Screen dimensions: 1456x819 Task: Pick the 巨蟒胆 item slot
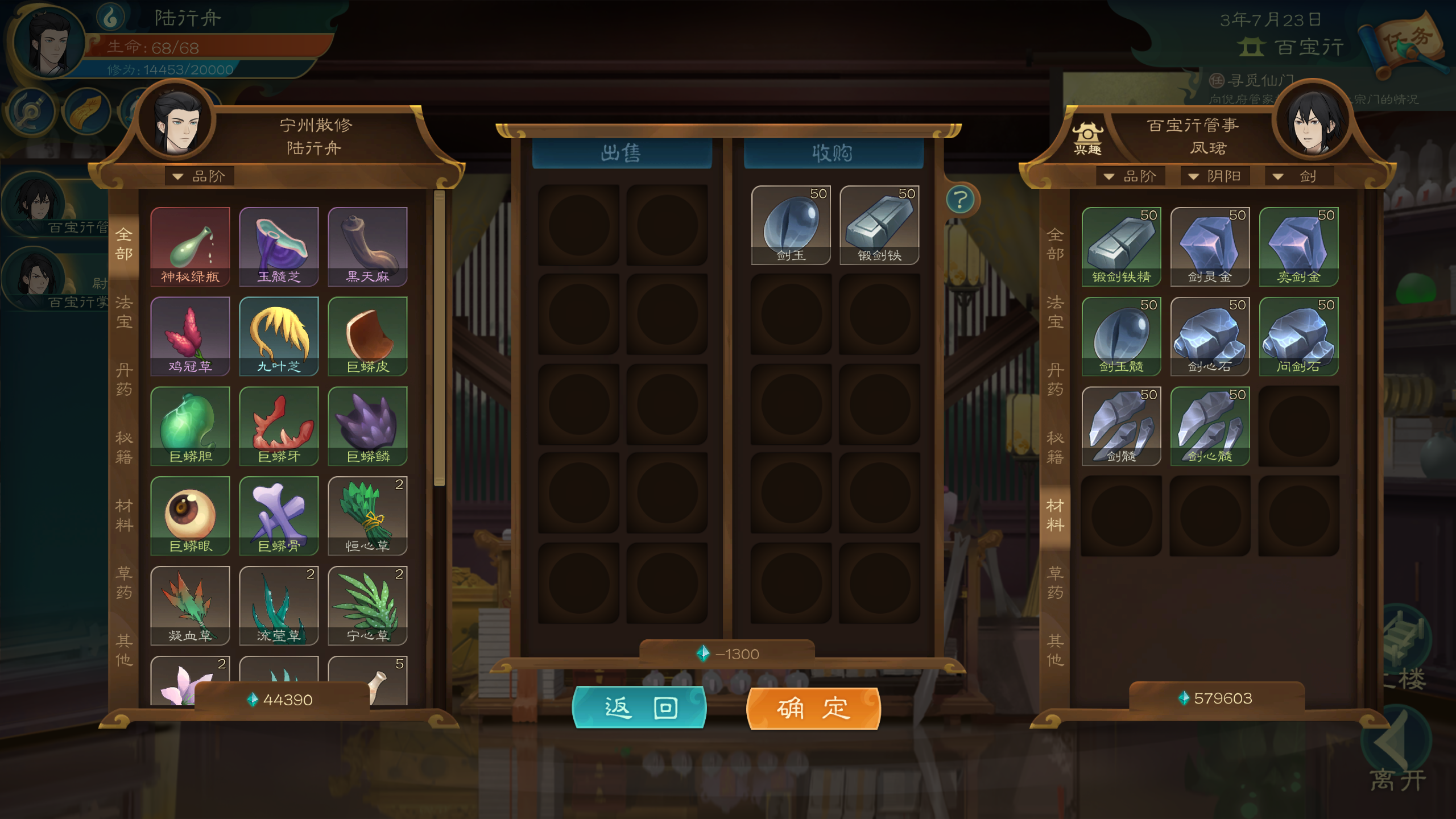(191, 426)
